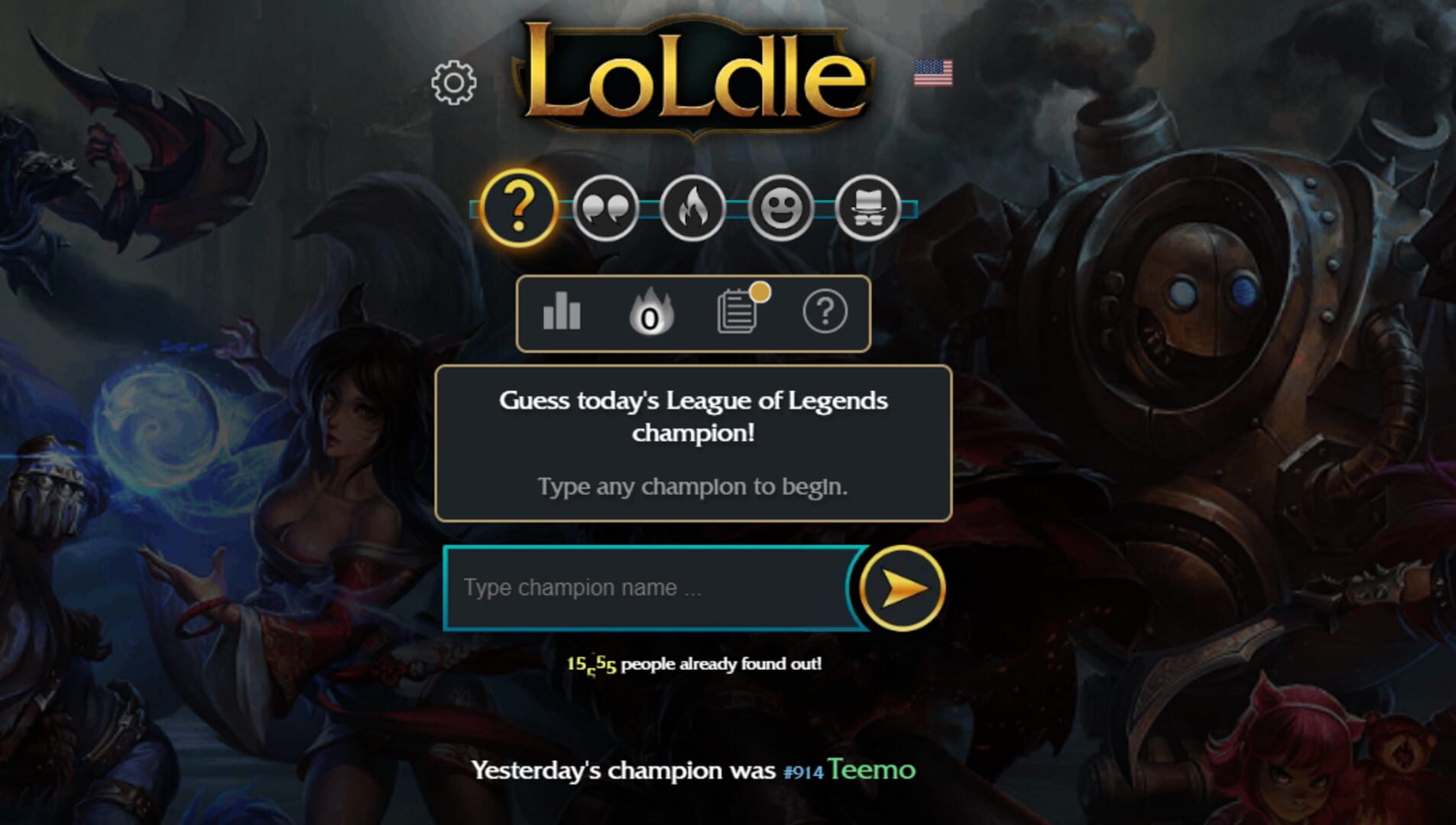Return to the LoLdle home via logo
This screenshot has height=825, width=1456.
pos(692,73)
